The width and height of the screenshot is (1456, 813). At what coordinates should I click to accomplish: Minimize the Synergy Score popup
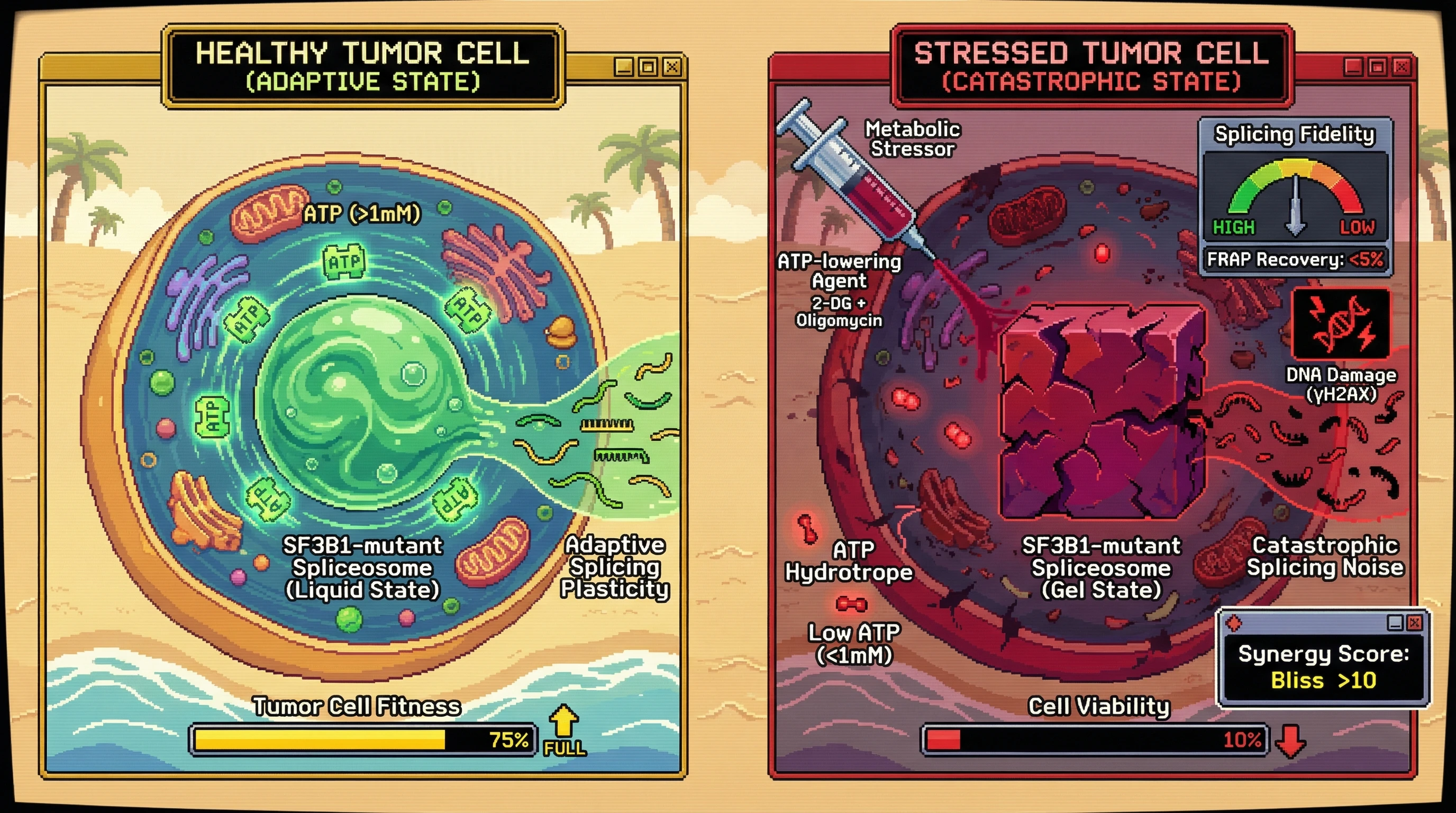[1395, 622]
